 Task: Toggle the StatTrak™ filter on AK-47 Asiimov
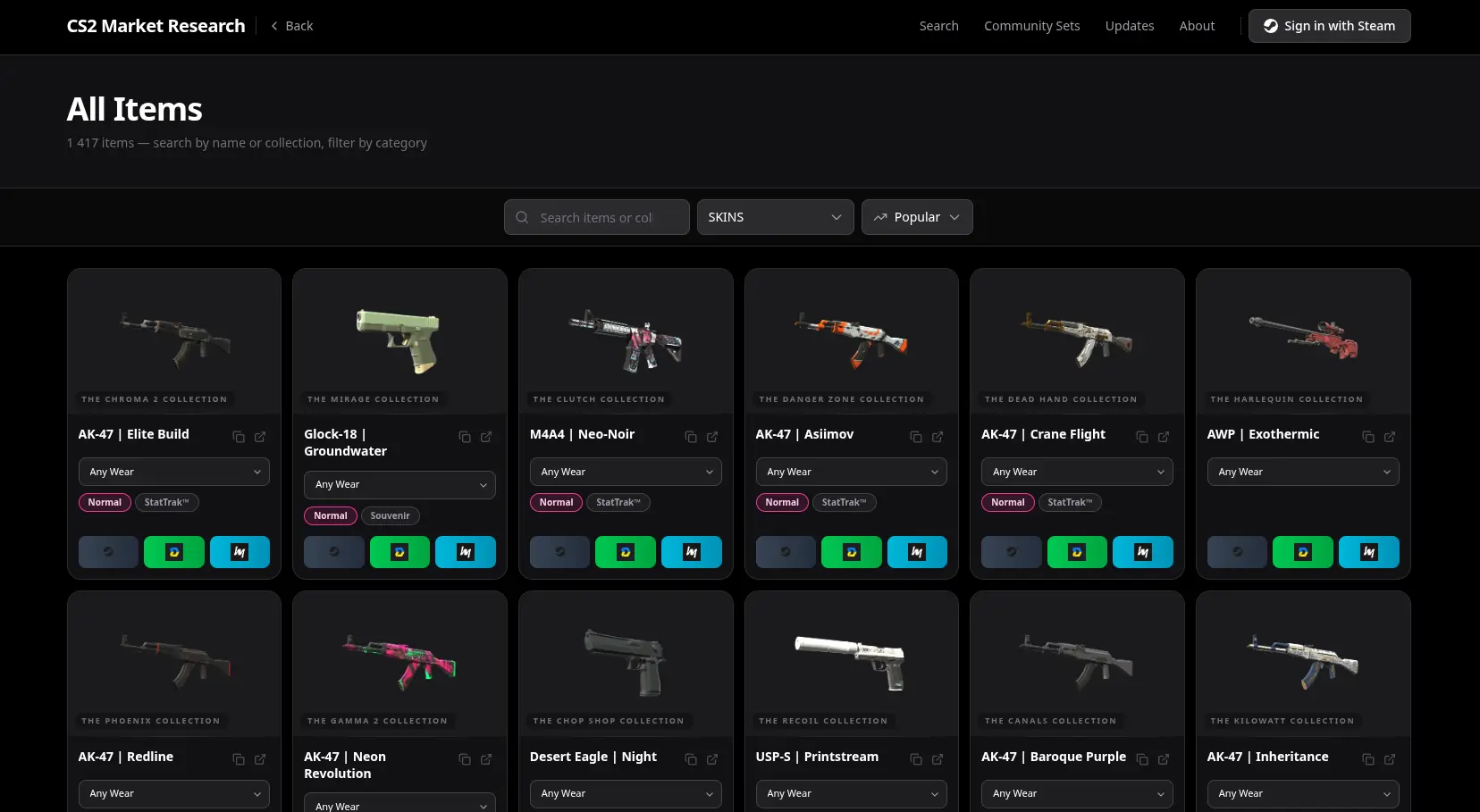[845, 502]
